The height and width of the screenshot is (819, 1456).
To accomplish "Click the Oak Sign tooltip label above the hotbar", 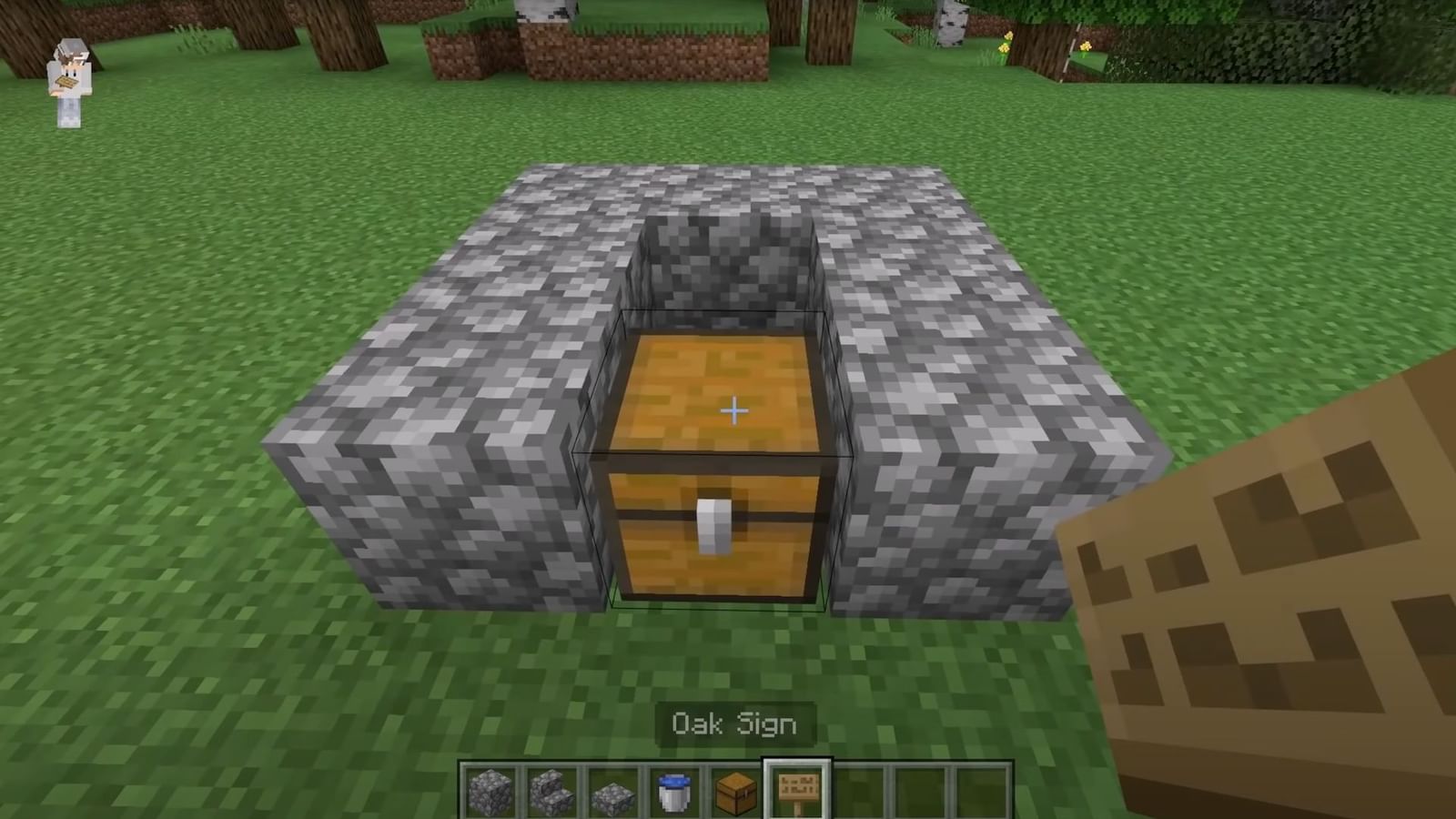I will point(733,723).
